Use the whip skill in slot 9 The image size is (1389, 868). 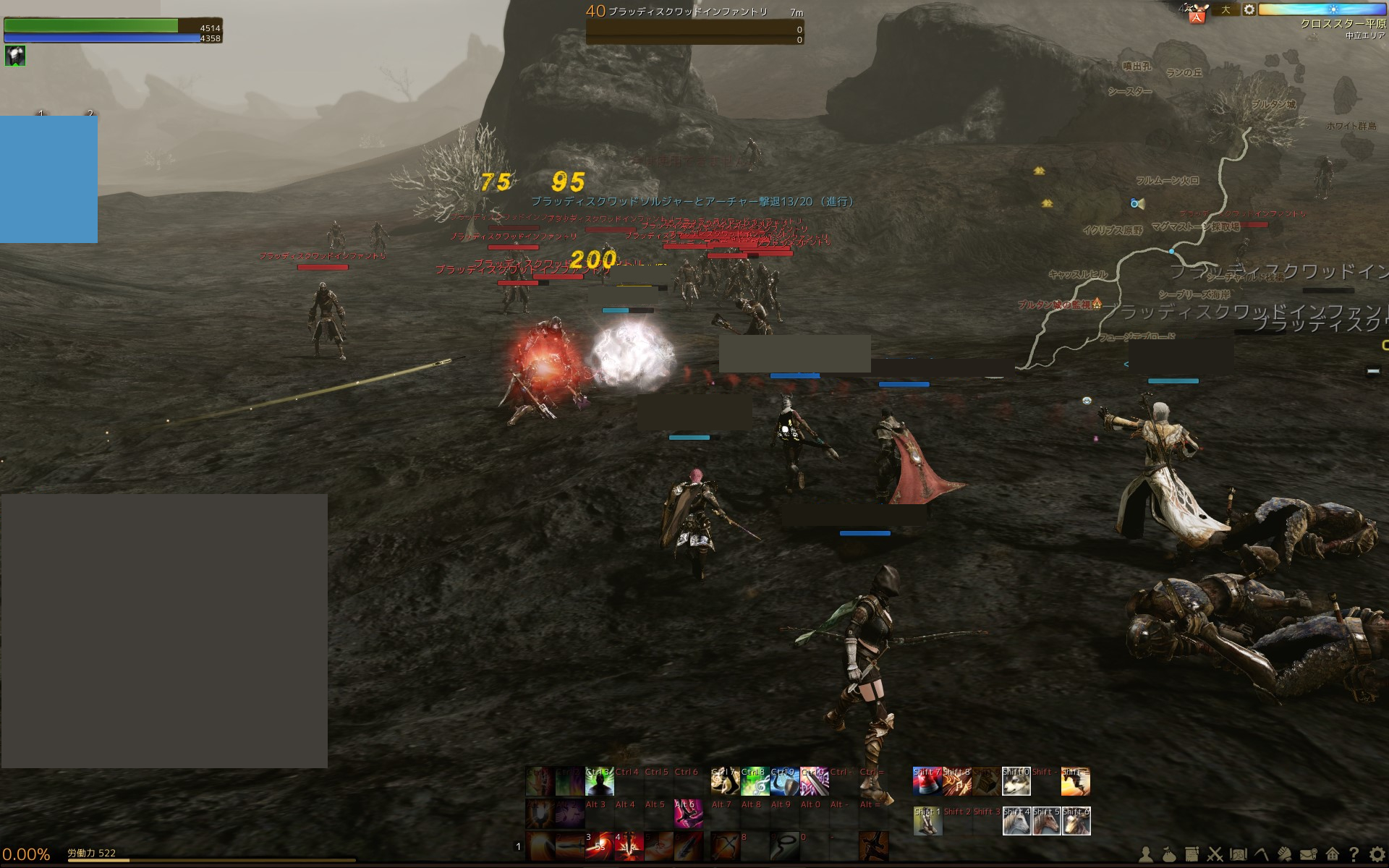tap(784, 846)
